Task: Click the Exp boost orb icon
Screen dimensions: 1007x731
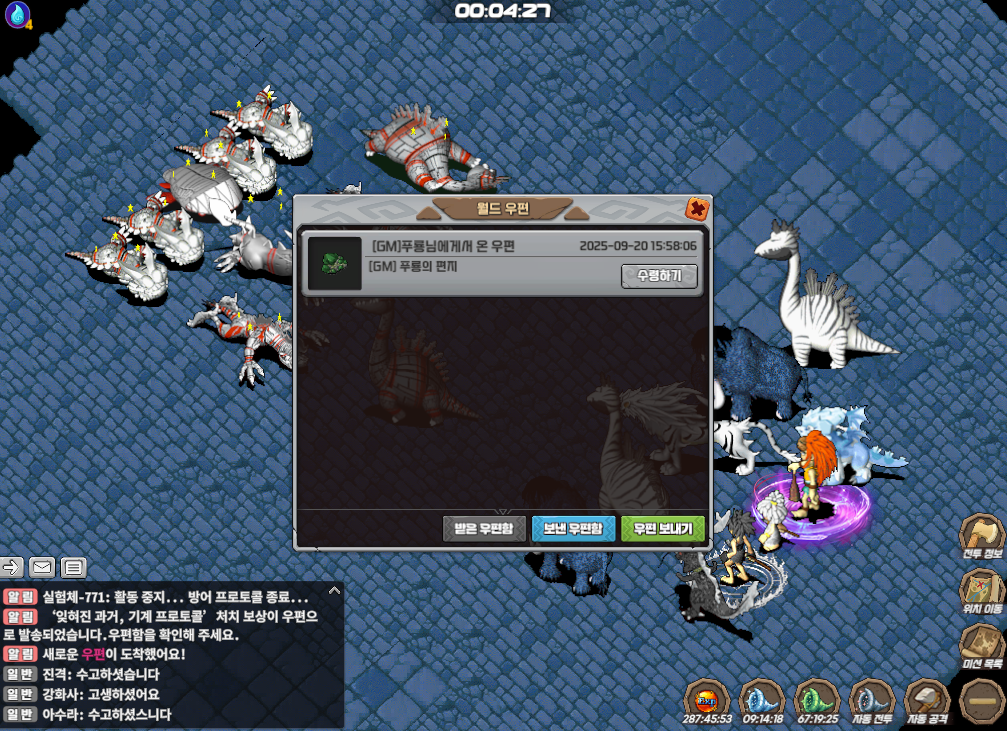Action: (707, 701)
